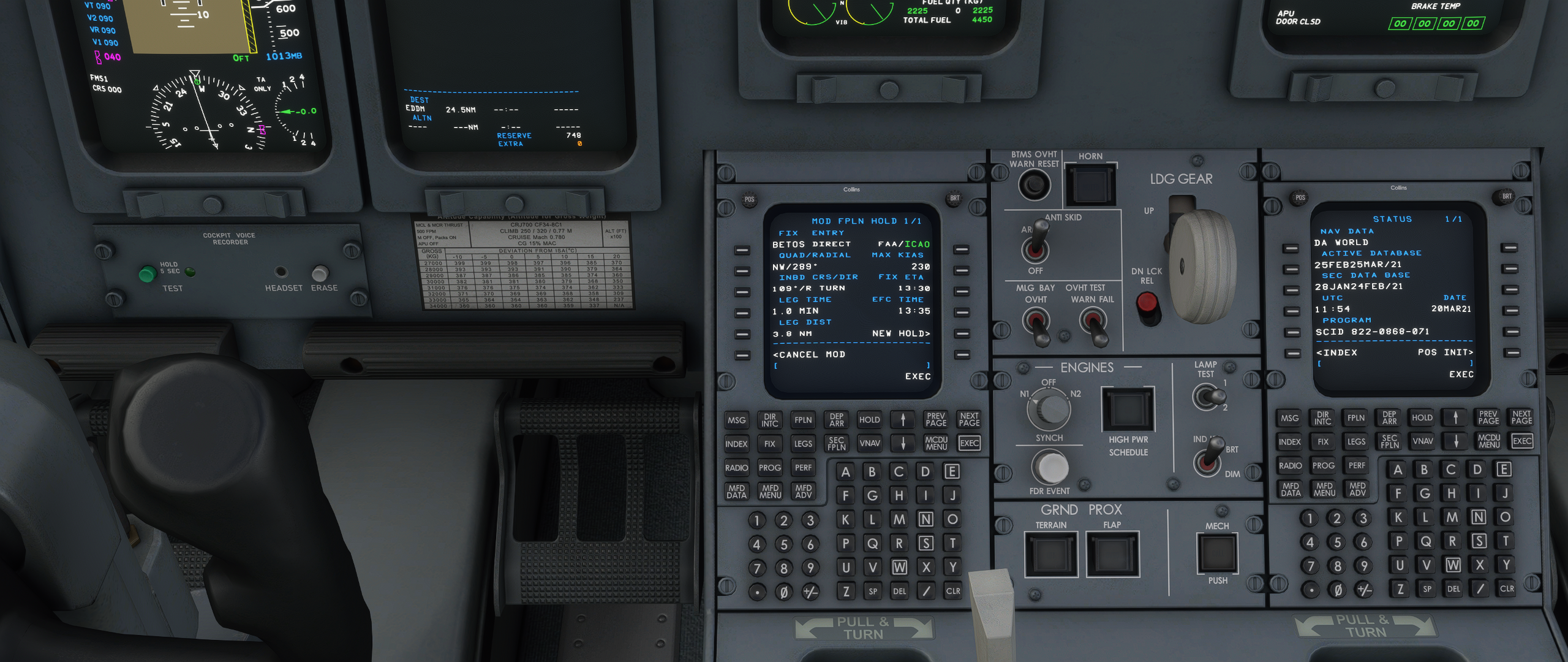Push the HORN mute button

pyautogui.click(x=1091, y=185)
